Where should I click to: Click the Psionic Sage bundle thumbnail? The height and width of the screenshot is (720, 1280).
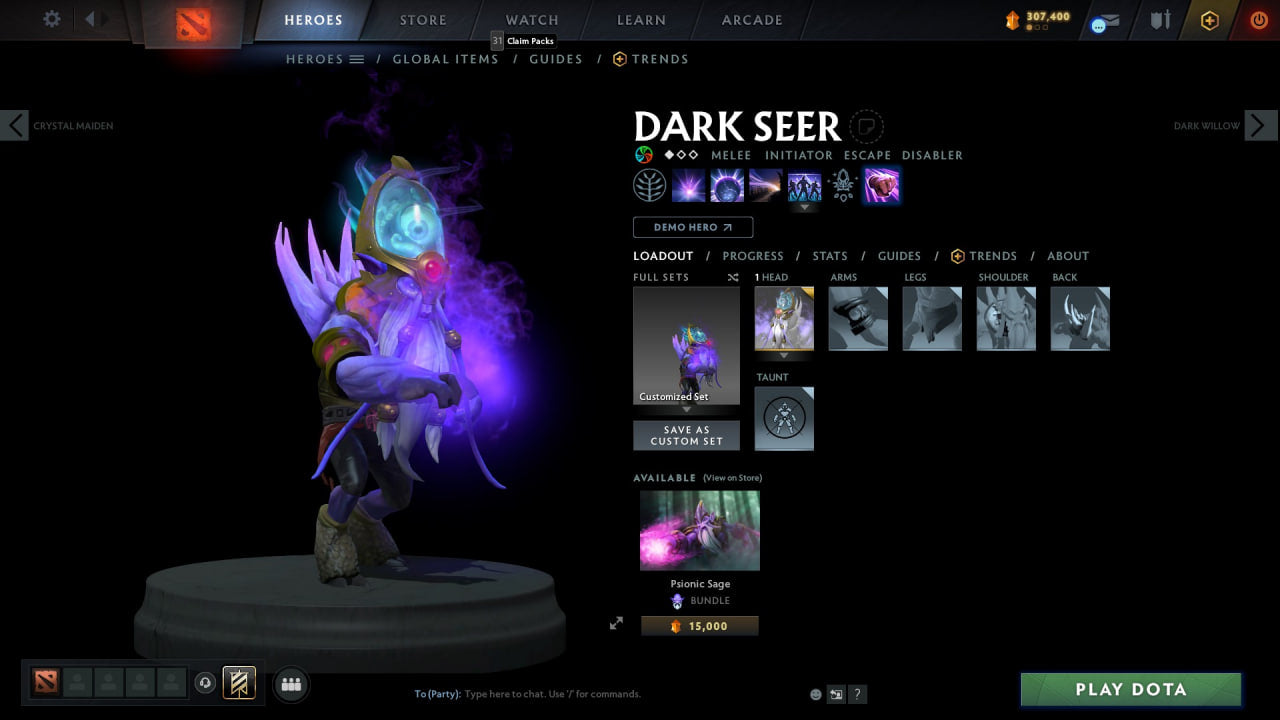coord(699,530)
